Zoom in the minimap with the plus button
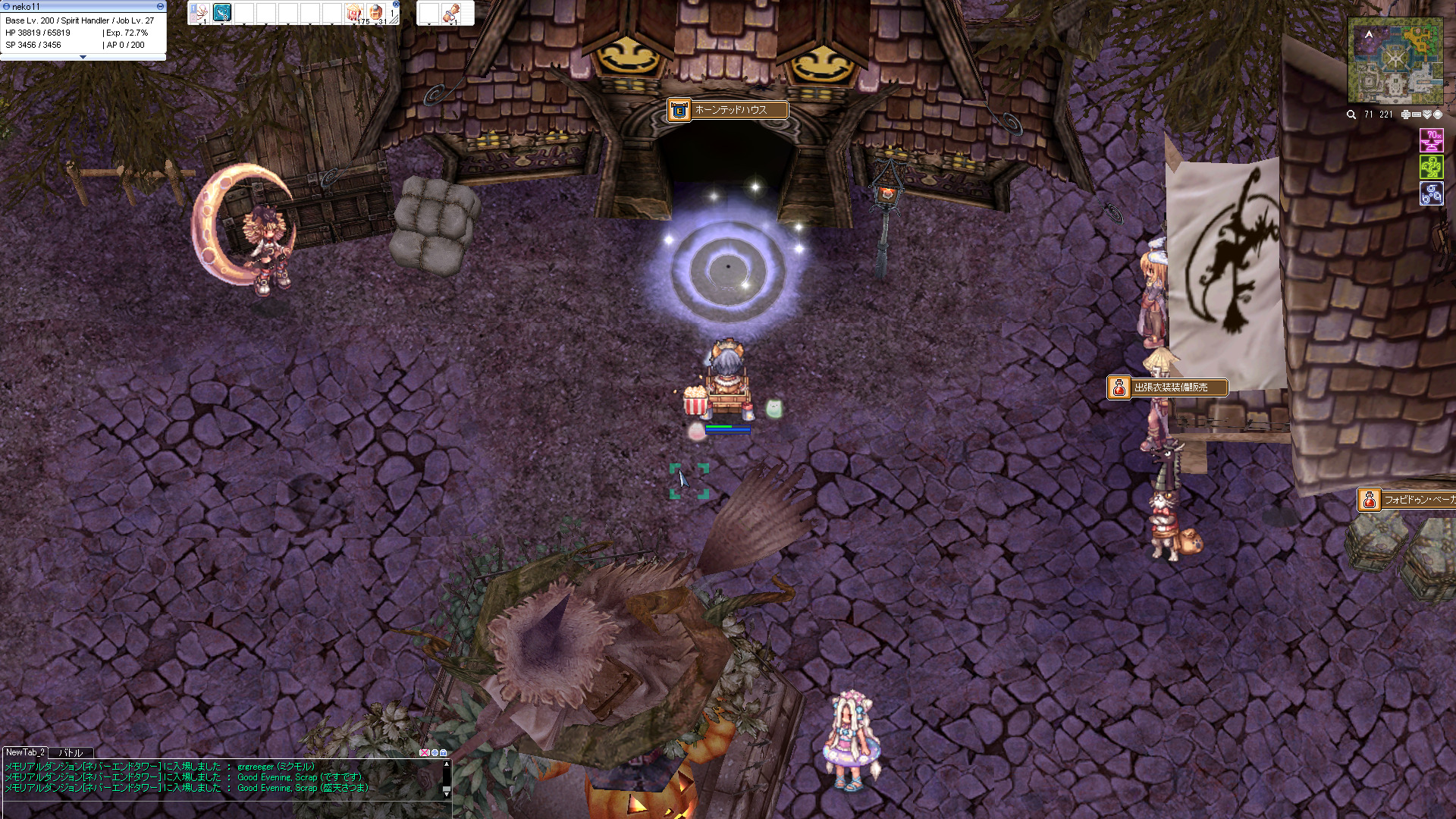This screenshot has width=1456, height=819. (1405, 115)
